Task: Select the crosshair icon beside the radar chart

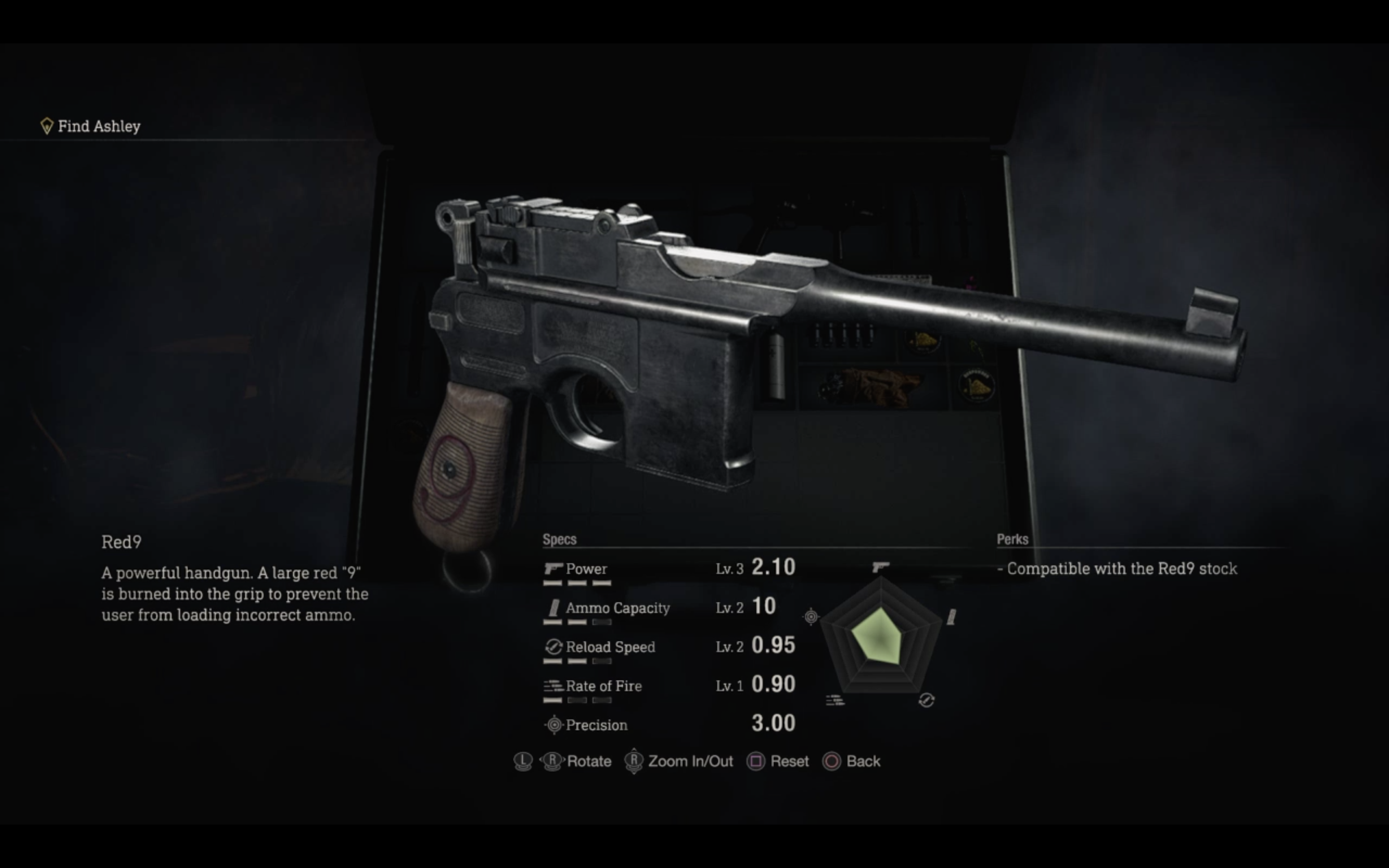Action: pyautogui.click(x=811, y=618)
